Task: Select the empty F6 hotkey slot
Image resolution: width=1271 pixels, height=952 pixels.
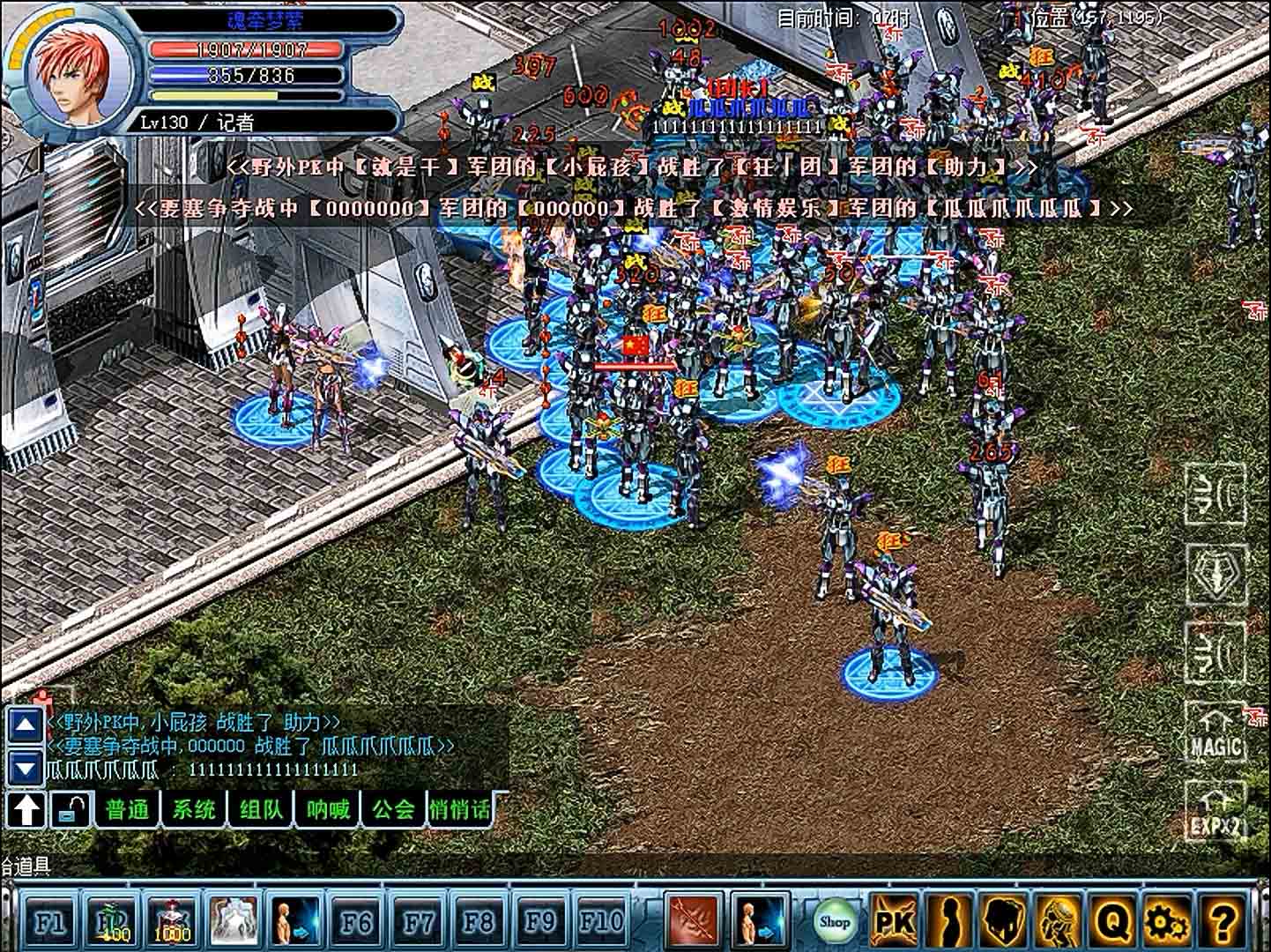Action: pos(356,922)
